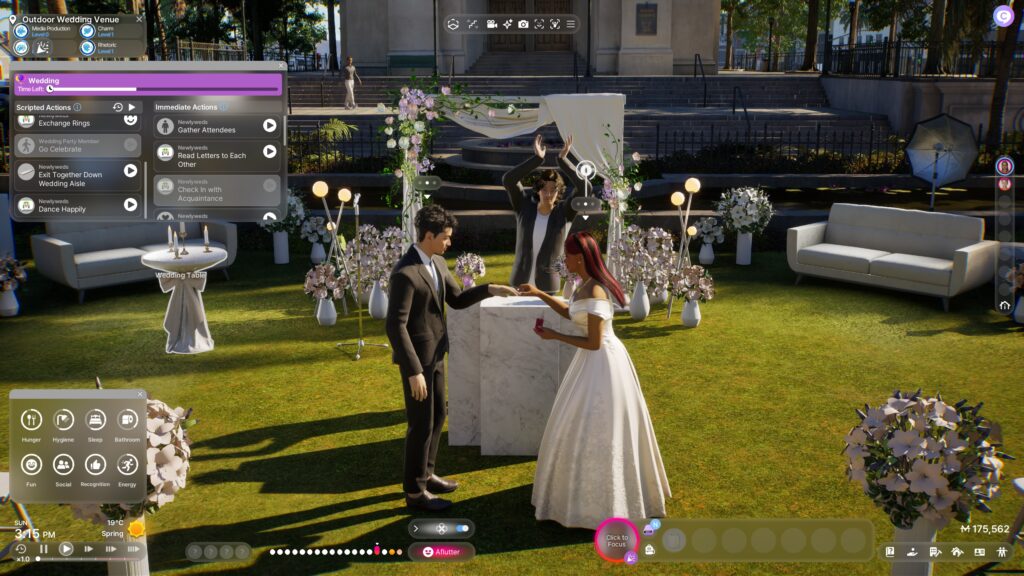
Task: Choose the Sleep need icon
Action: (x=95, y=420)
